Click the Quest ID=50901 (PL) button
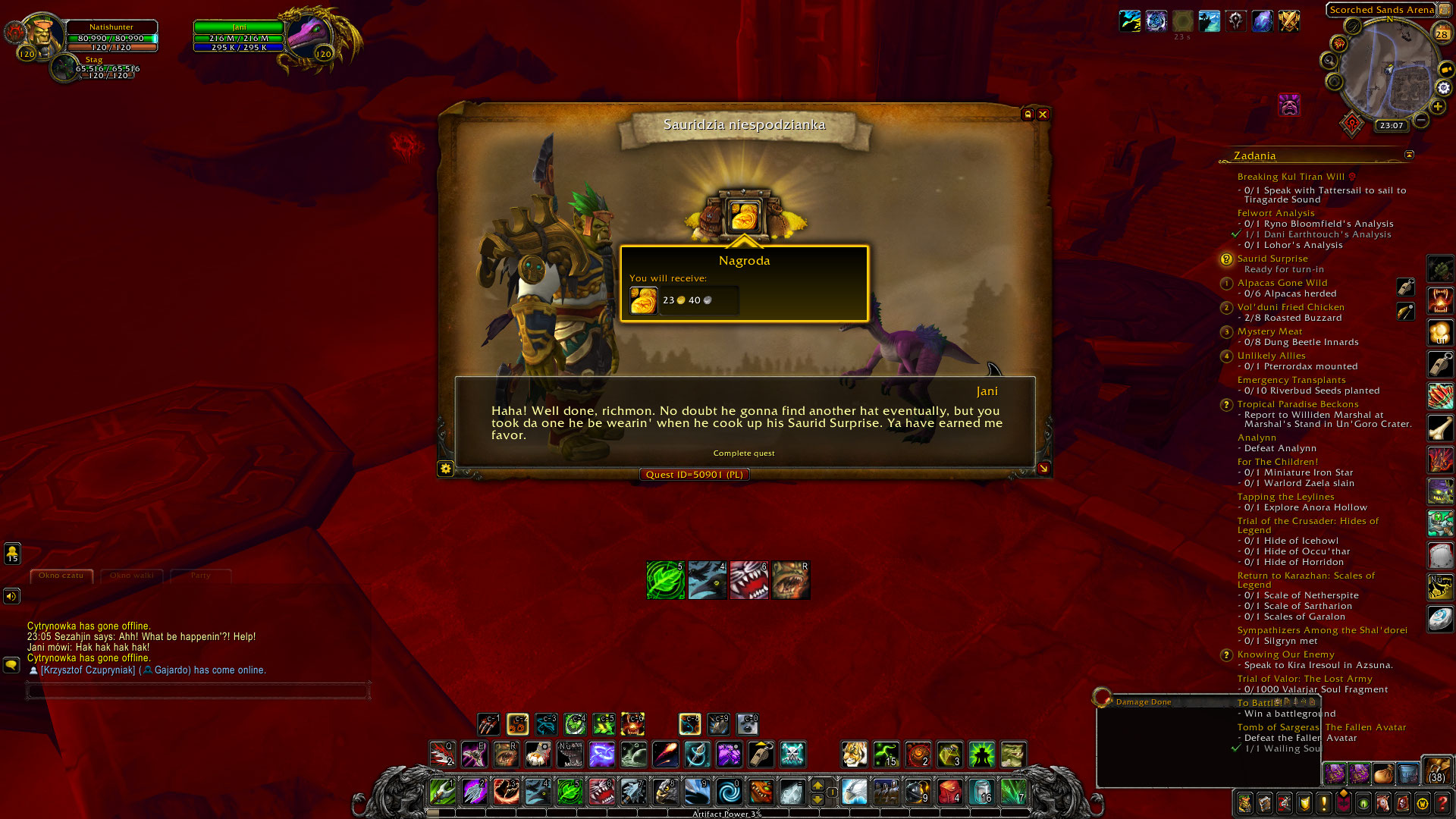This screenshot has width=1456, height=819. pyautogui.click(x=693, y=474)
